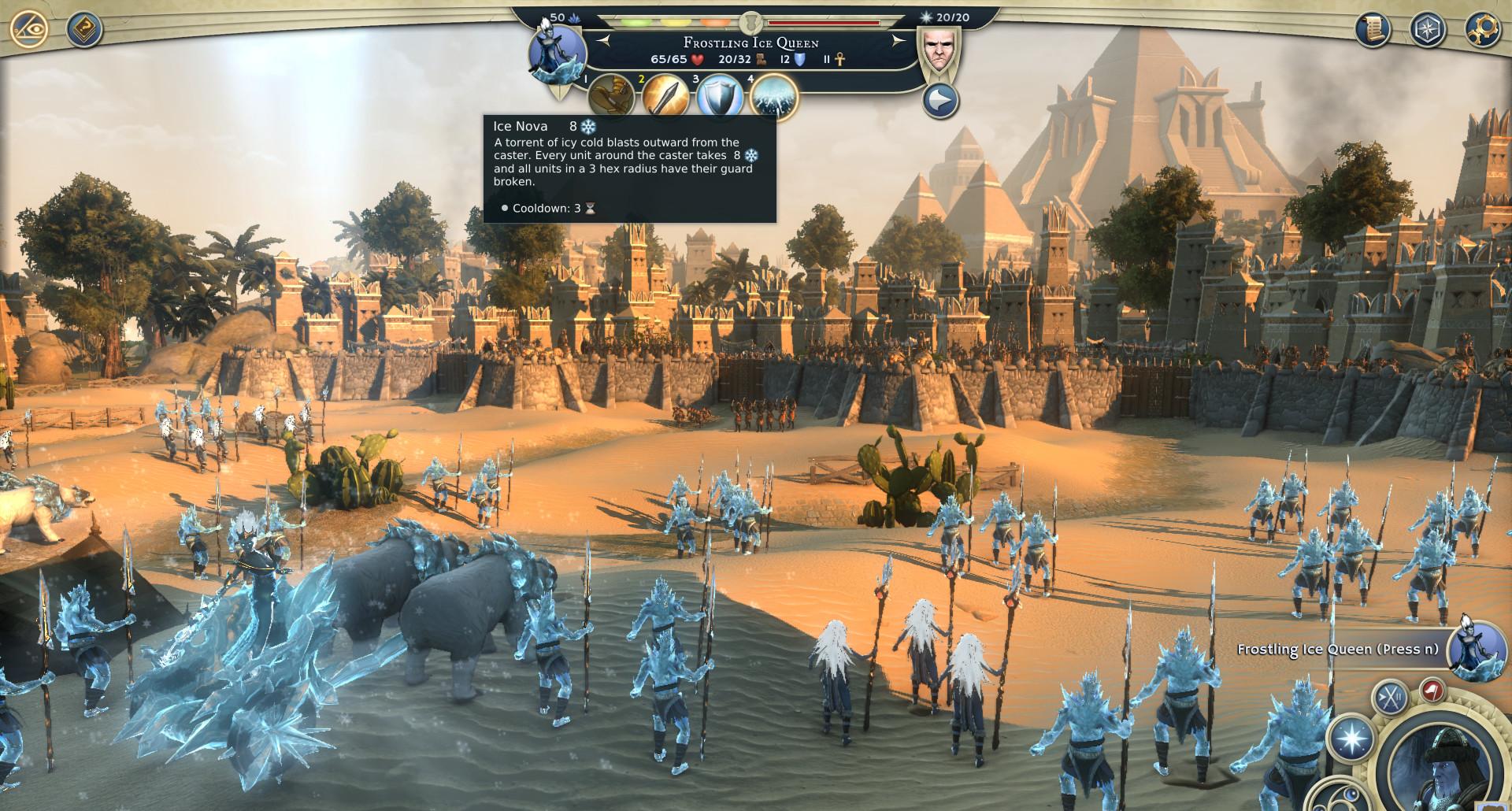Open the gear settings button
Image resolution: width=1512 pixels, height=811 pixels.
pos(1480,30)
